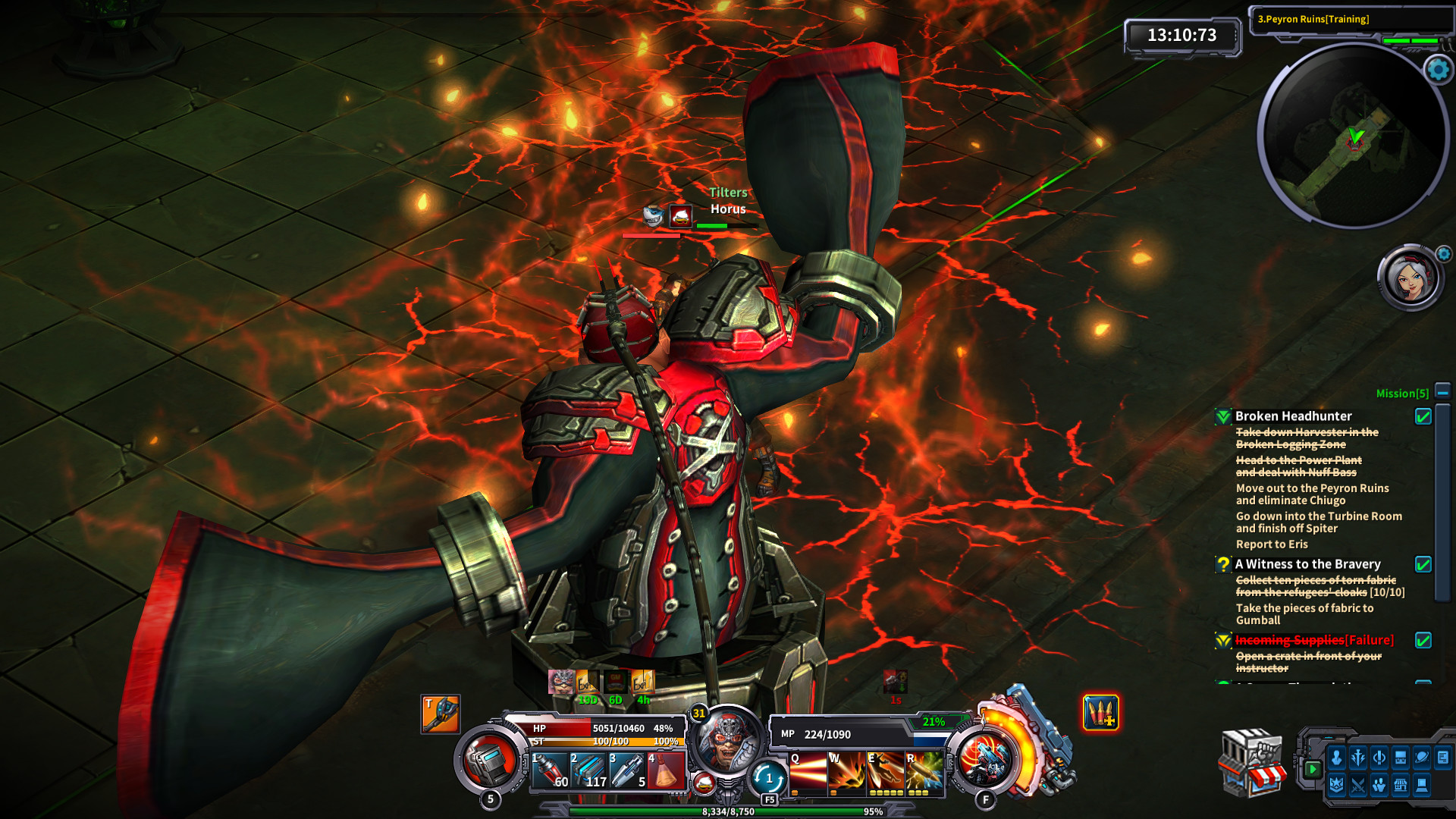1456x819 pixels.
Task: Activate the T weapon skill icon
Action: pos(441,714)
